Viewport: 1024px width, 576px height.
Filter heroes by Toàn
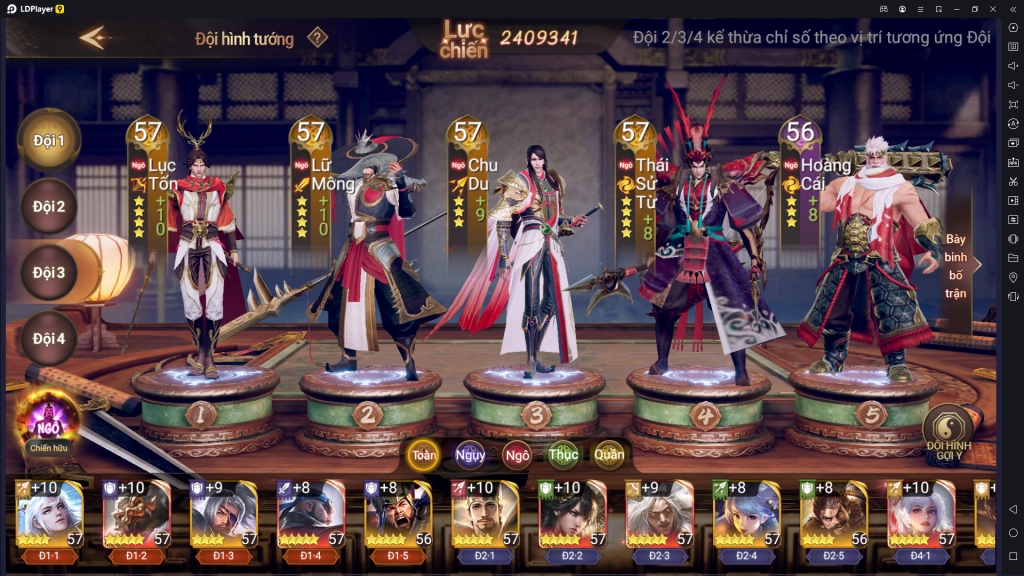coord(424,454)
